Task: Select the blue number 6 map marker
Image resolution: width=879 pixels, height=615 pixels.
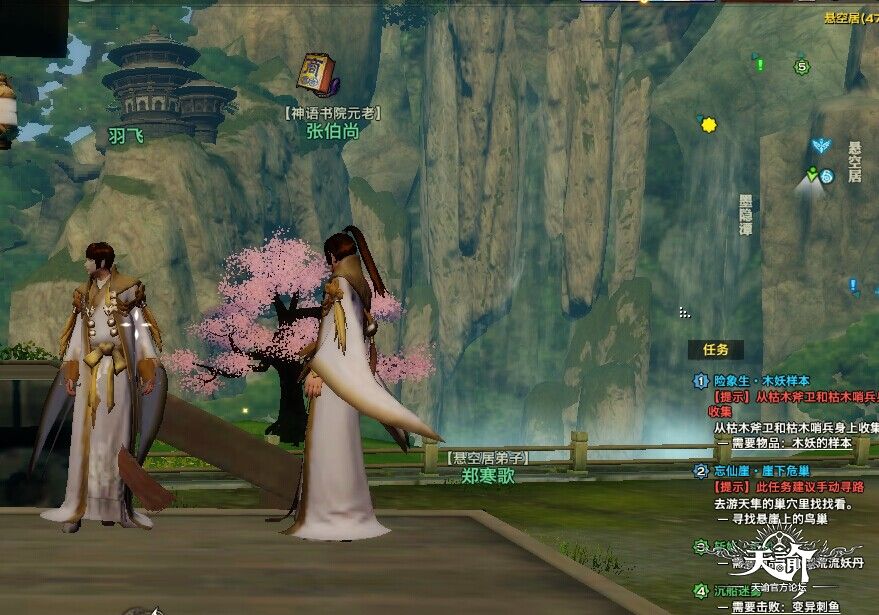Action: pos(827,177)
